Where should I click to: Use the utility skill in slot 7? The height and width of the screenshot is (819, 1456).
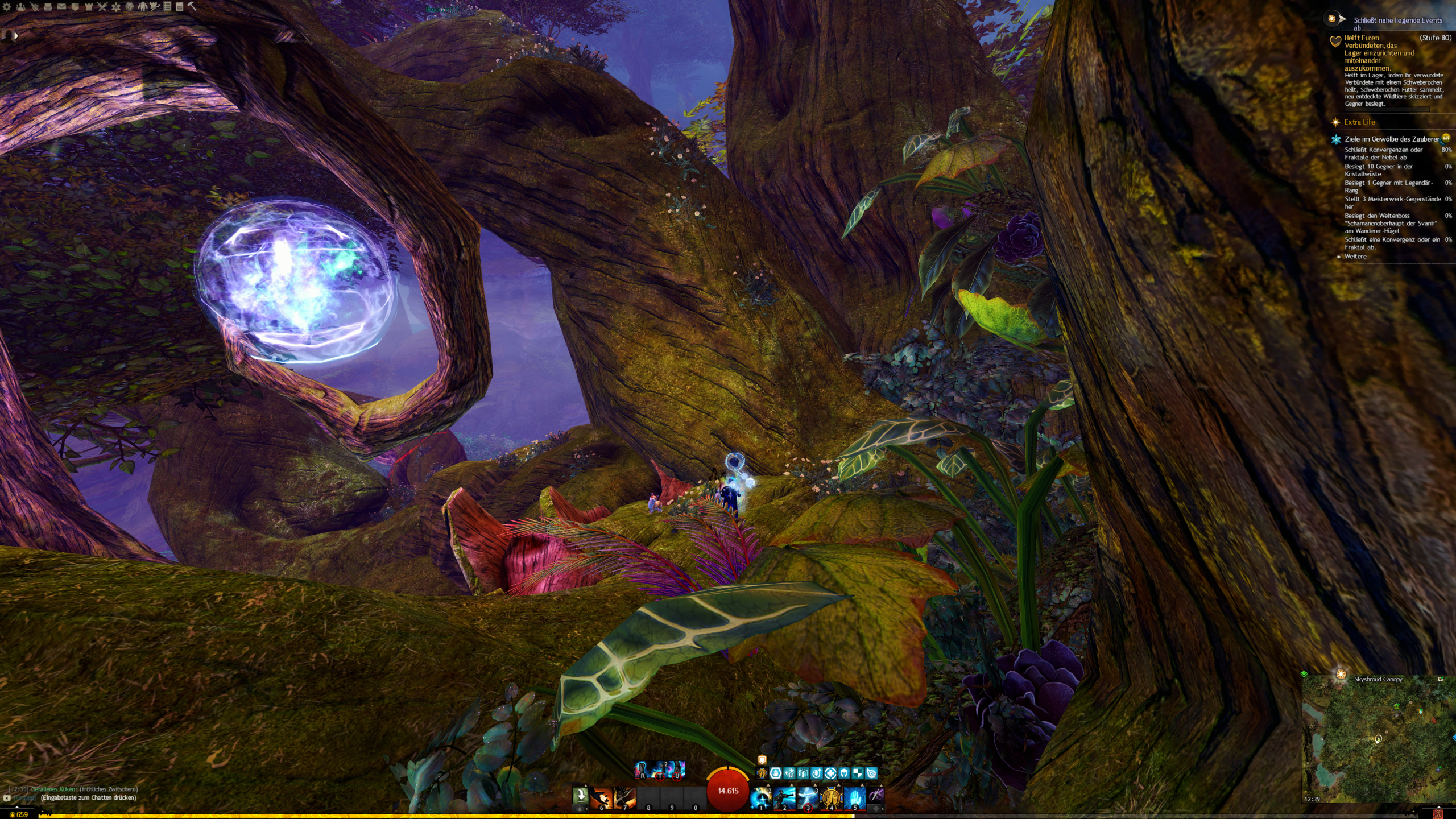tap(624, 798)
